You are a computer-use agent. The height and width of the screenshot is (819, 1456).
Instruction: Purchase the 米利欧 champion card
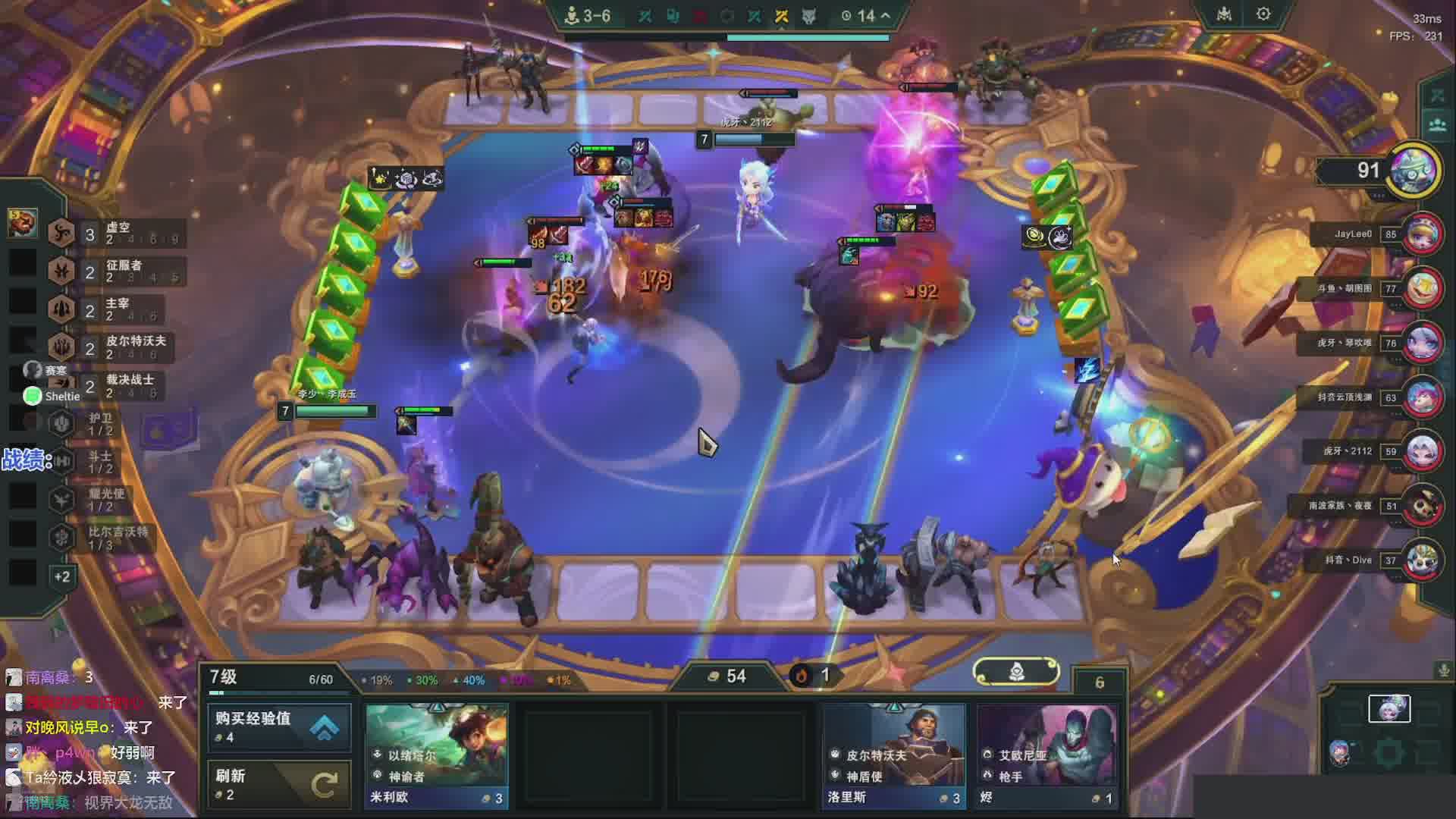[436, 755]
